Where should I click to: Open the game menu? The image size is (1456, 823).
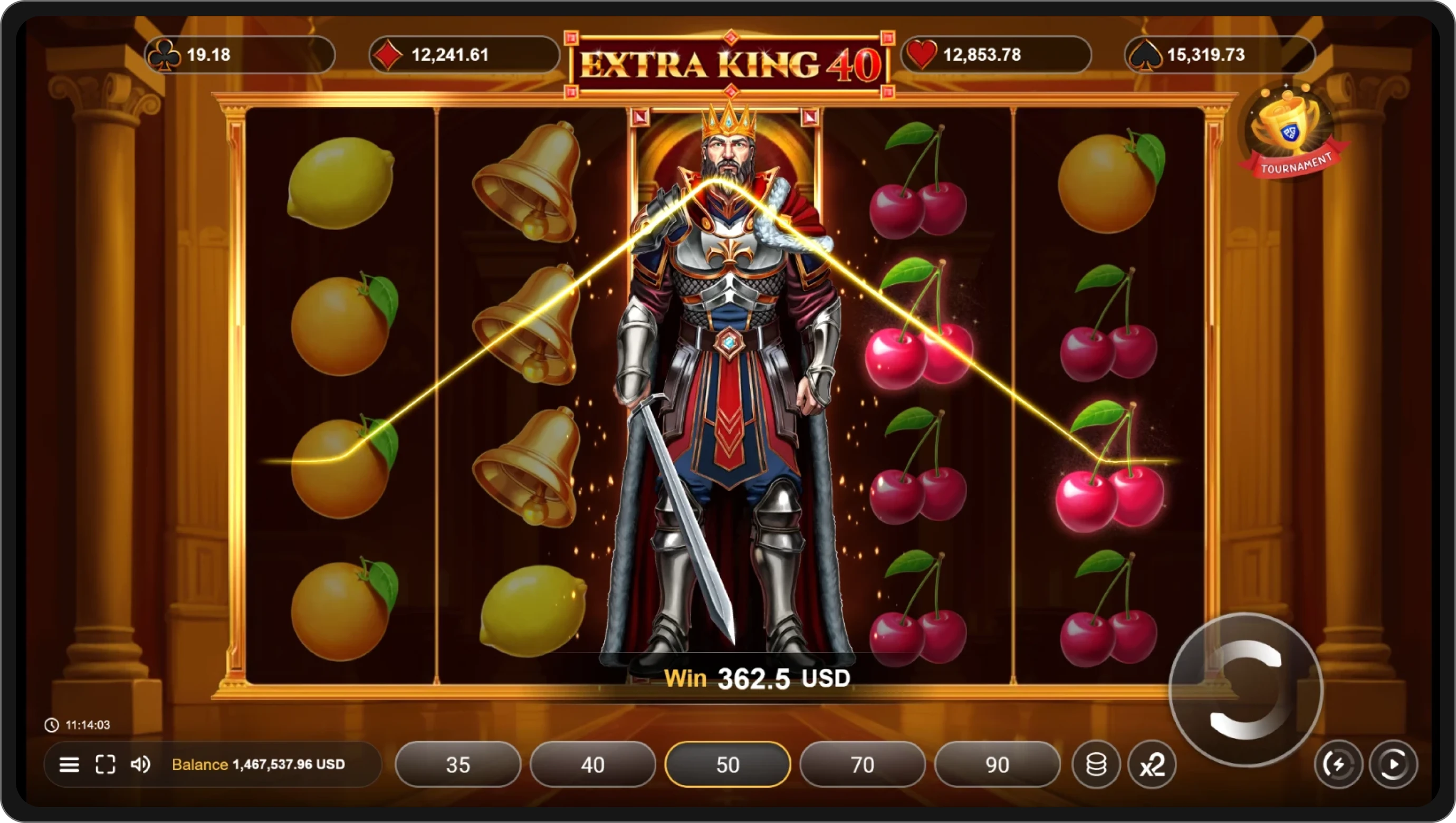coord(69,764)
